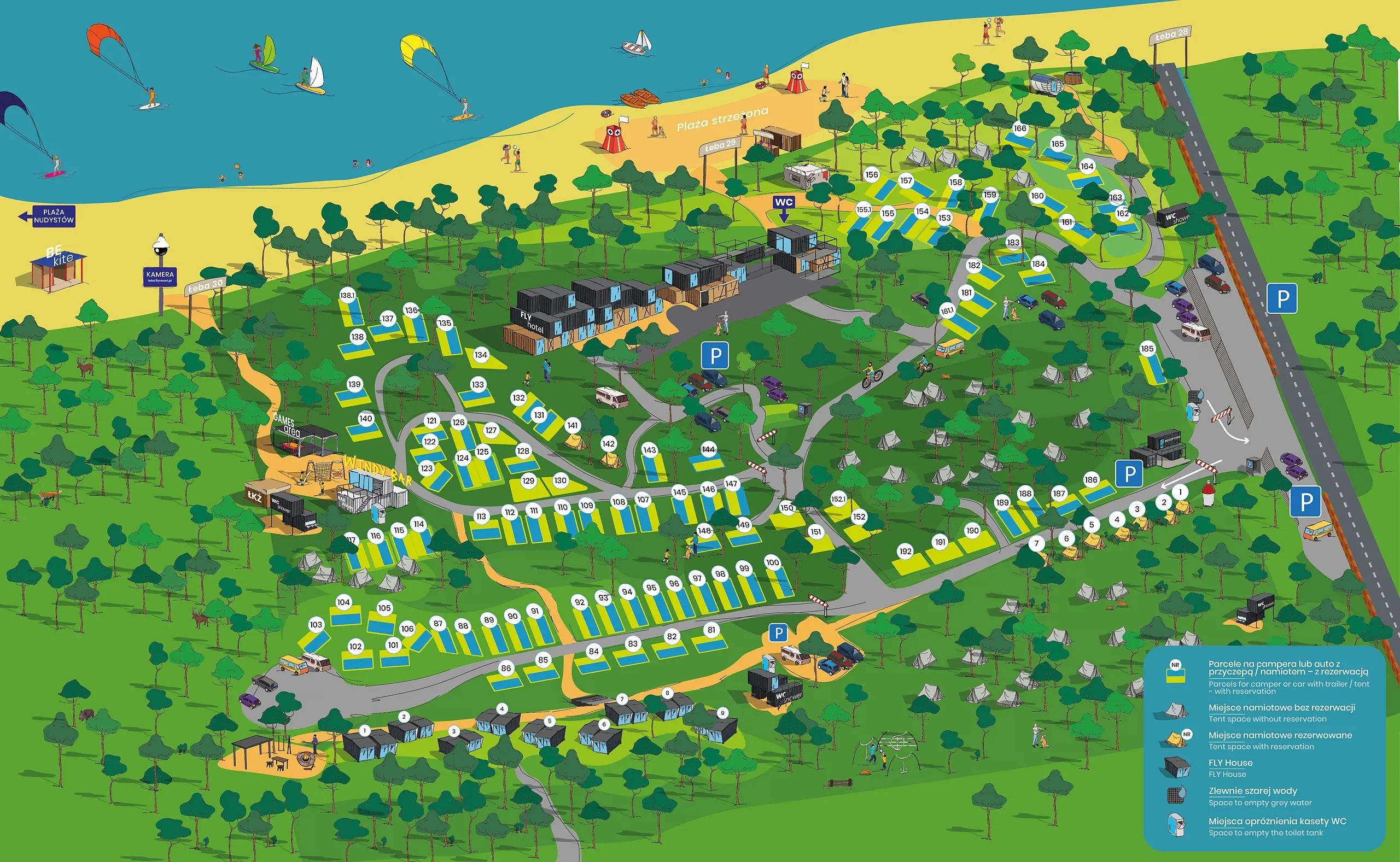
Task: Select the Miejsca opróżnienia kasety WC legend entry
Action: coord(1277,821)
